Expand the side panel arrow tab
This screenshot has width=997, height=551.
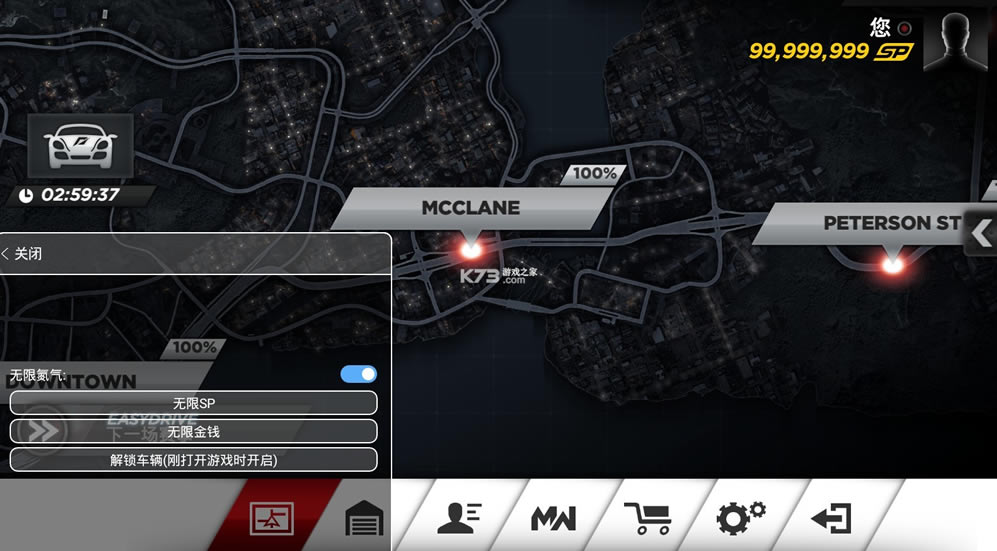[981, 234]
